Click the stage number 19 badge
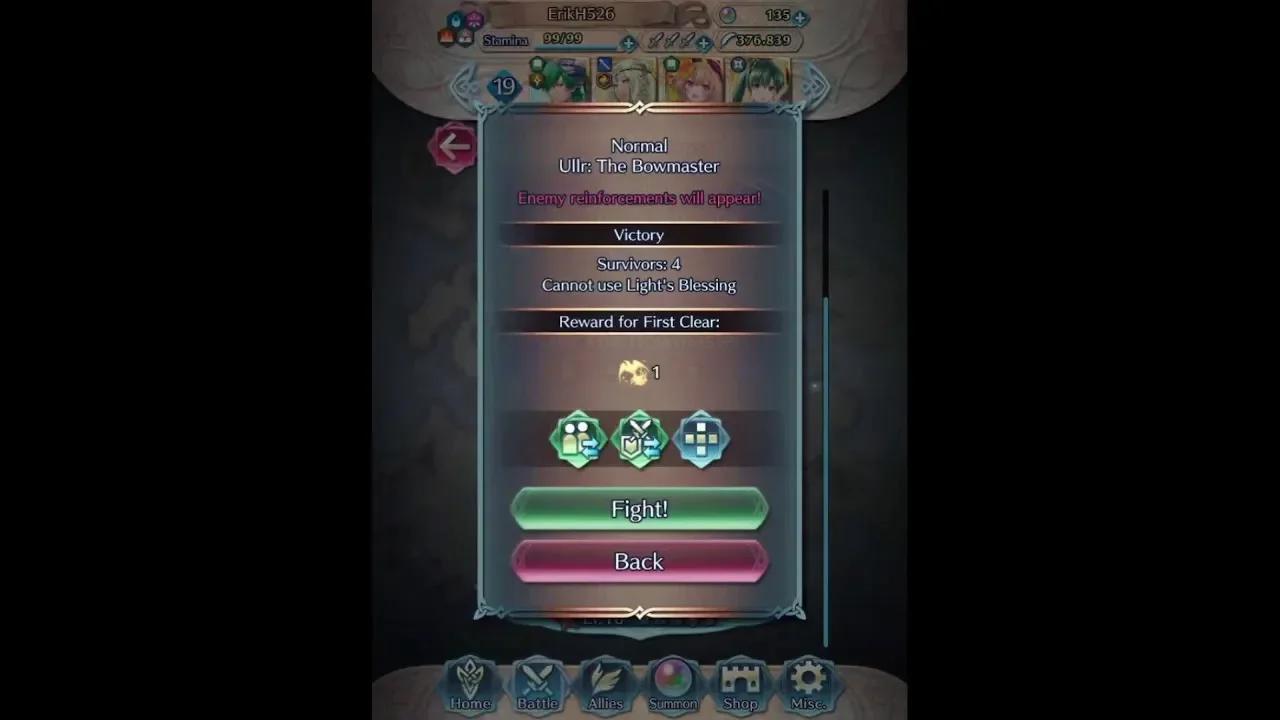 click(x=503, y=86)
